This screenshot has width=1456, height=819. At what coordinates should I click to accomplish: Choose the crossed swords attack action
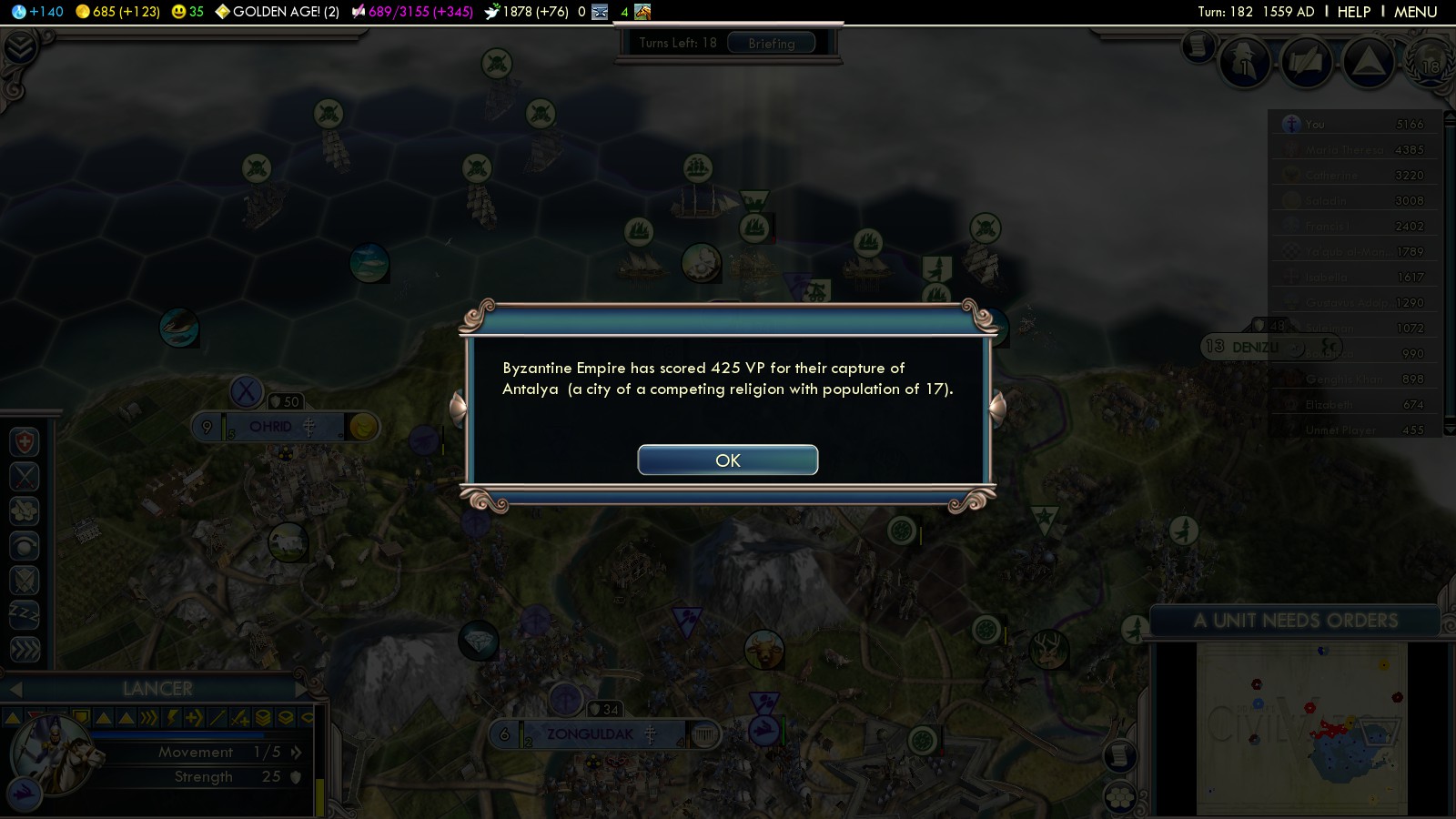(25, 477)
